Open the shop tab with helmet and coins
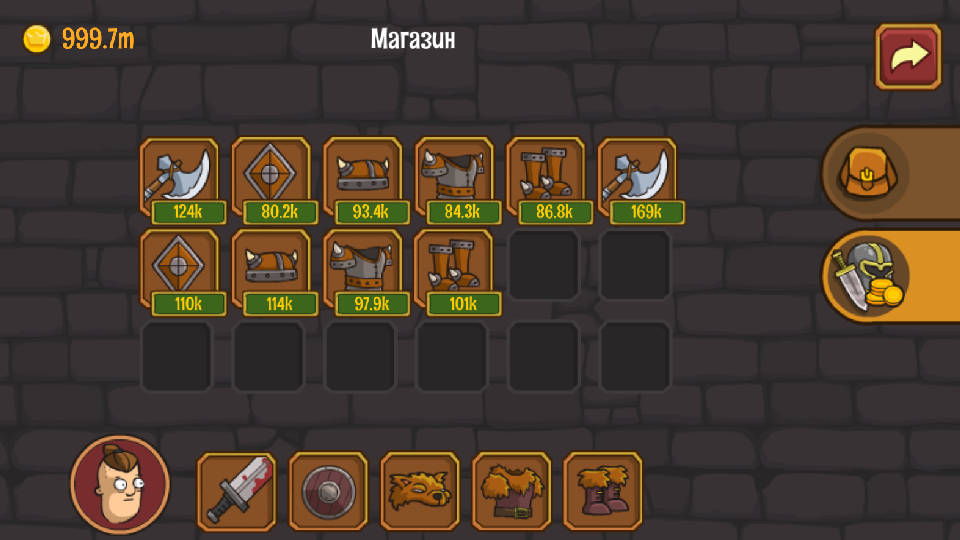This screenshot has height=540, width=960. pos(867,277)
